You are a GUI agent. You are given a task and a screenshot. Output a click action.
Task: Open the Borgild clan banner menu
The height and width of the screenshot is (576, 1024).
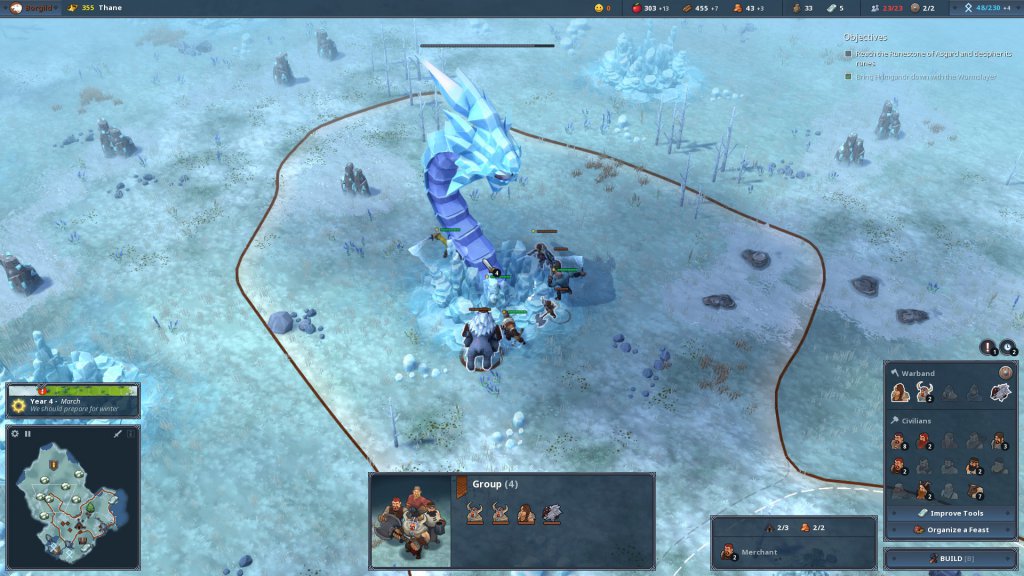[x=30, y=8]
